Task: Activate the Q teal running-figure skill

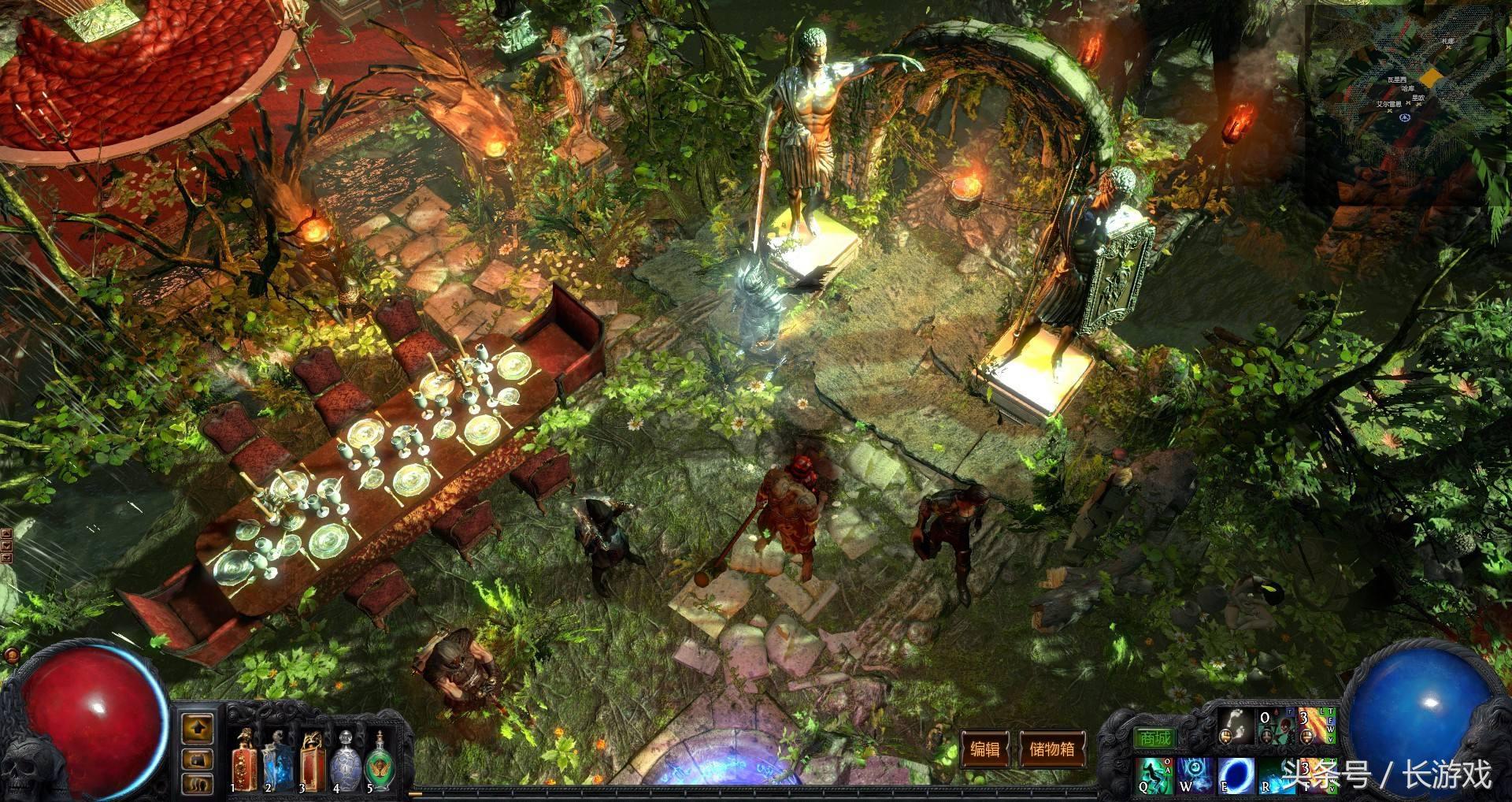Action: pos(1155,775)
